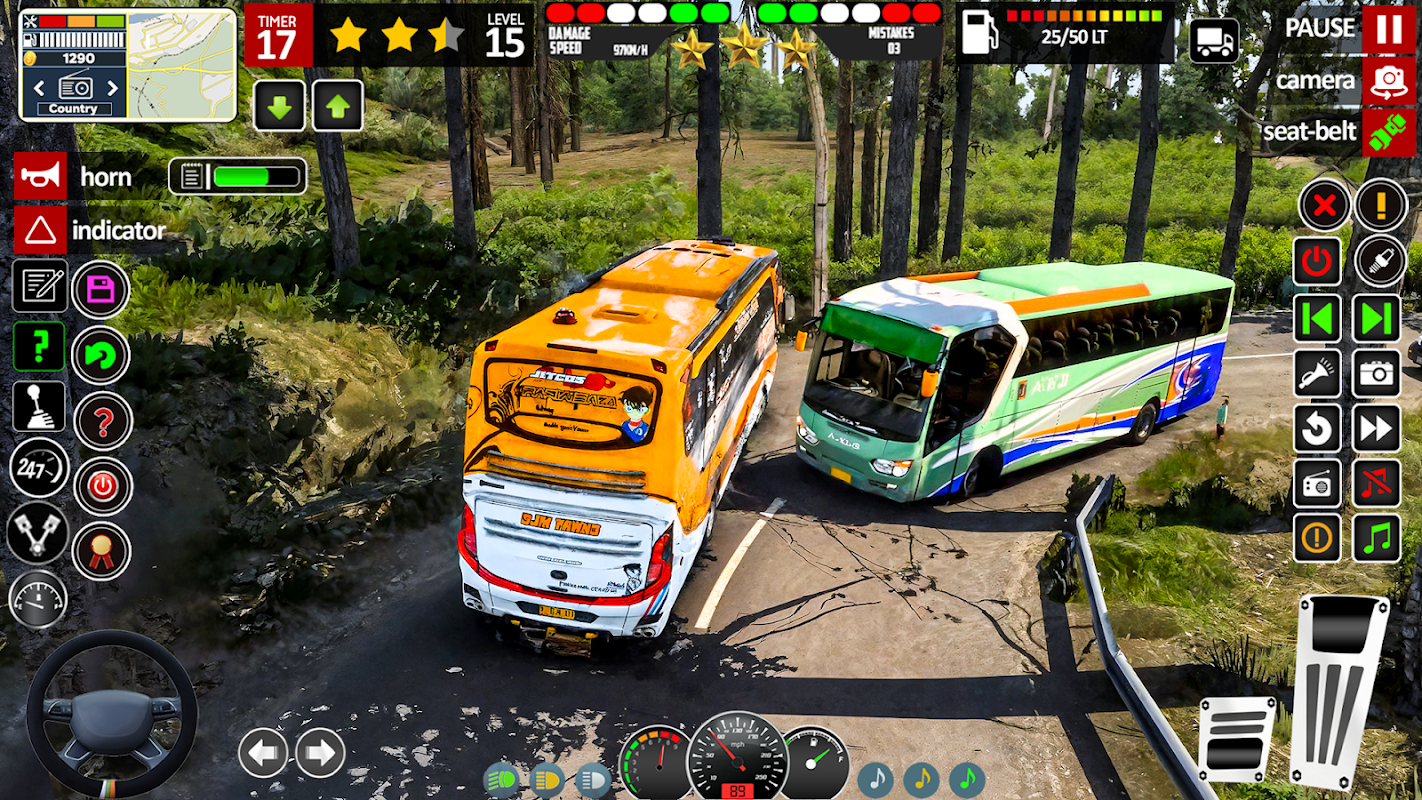Sound the horn button
Image resolution: width=1422 pixels, height=800 pixels.
pyautogui.click(x=41, y=177)
